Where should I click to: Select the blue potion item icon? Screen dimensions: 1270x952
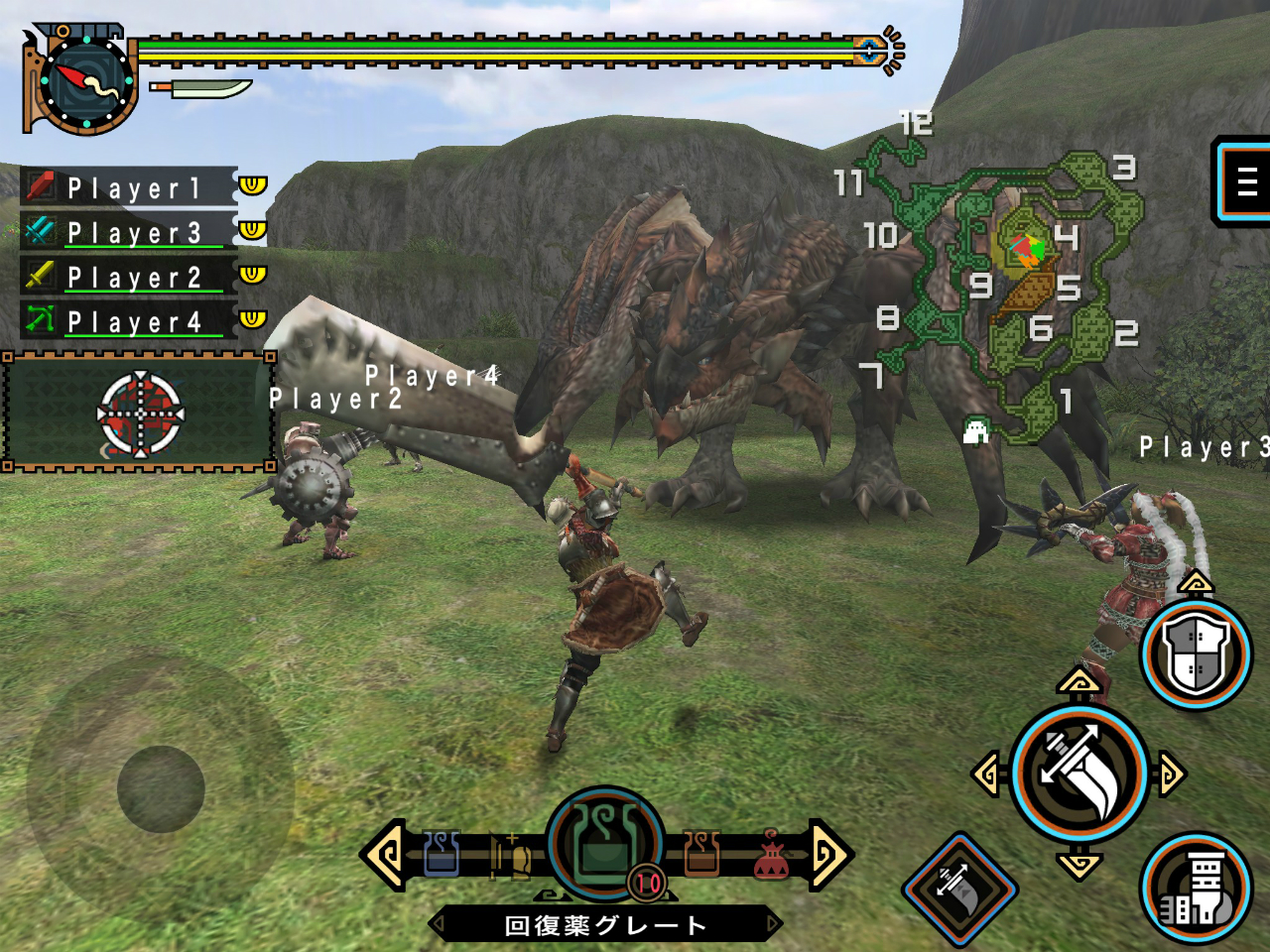pos(442,855)
